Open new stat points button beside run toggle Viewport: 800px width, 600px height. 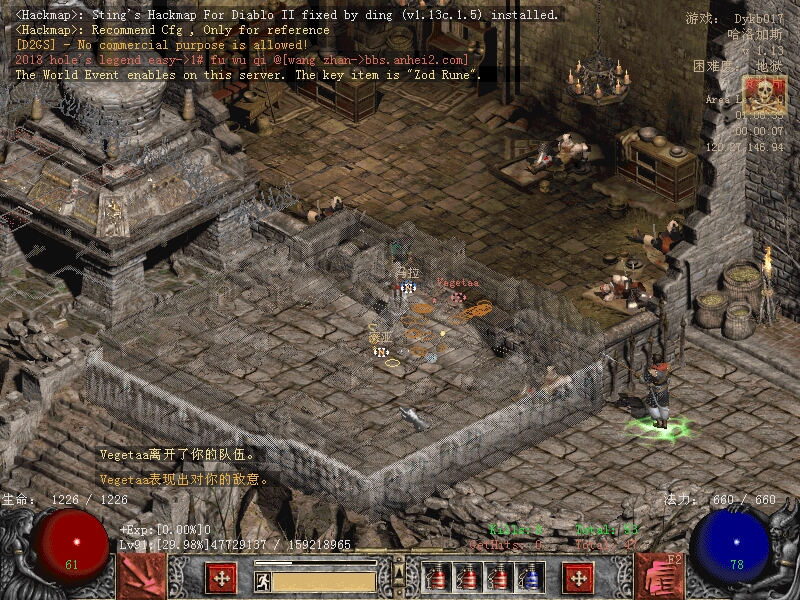click(221, 578)
